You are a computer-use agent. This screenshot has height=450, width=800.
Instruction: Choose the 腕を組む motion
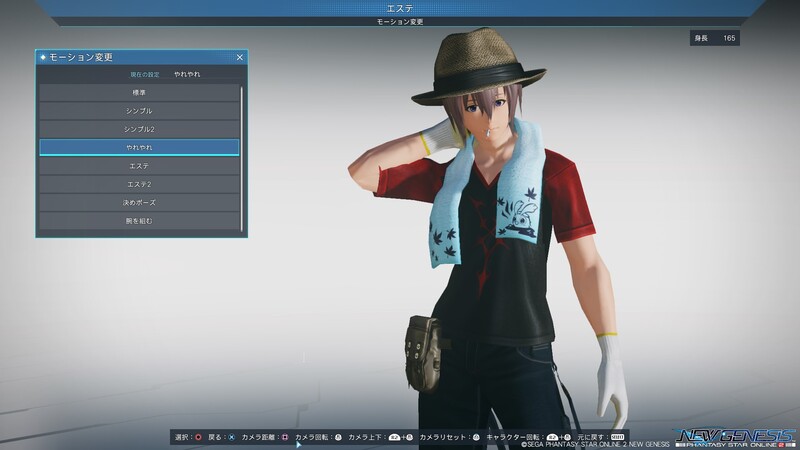coord(139,220)
